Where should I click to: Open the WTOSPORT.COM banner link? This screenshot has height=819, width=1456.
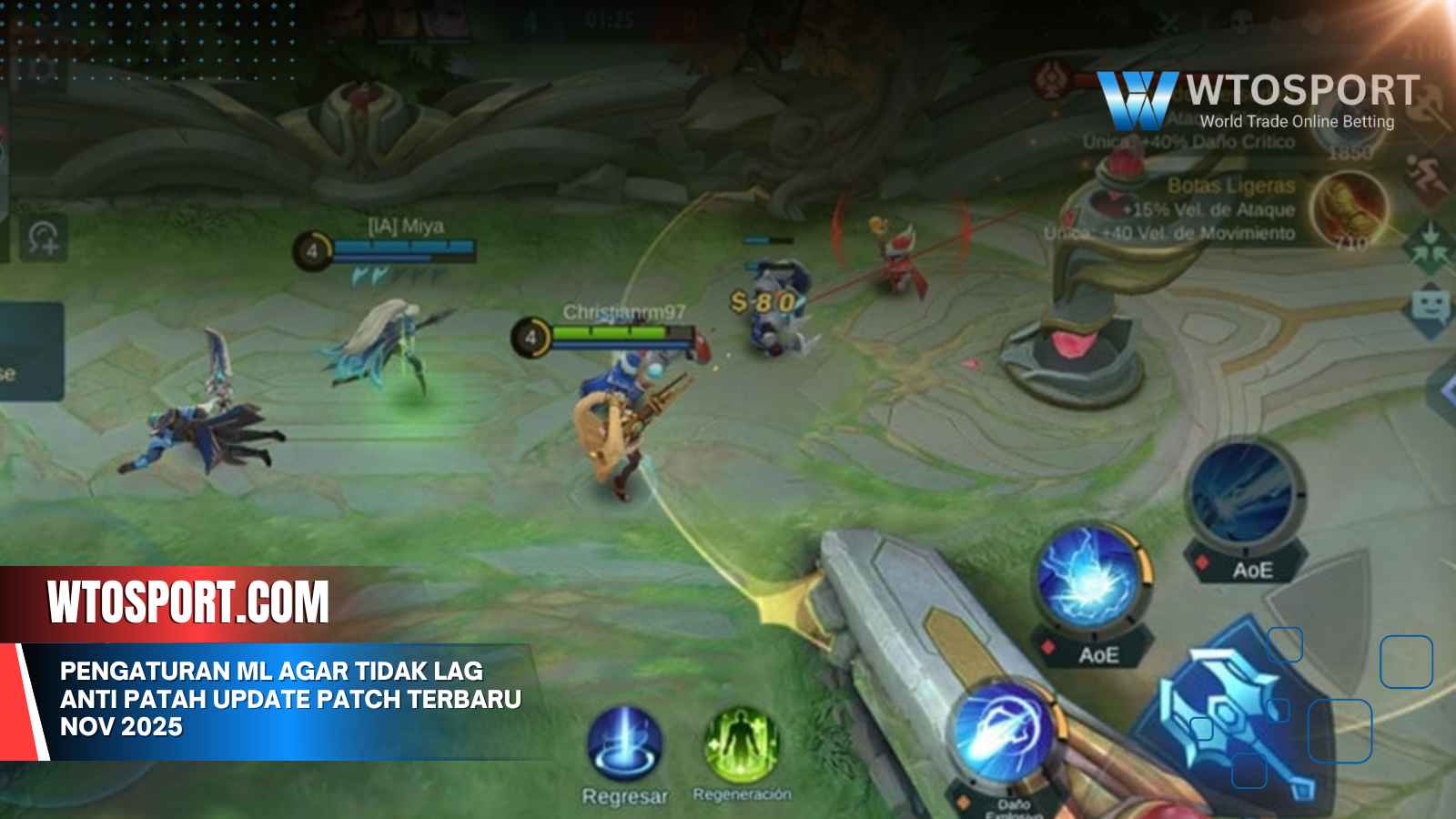pyautogui.click(x=188, y=603)
